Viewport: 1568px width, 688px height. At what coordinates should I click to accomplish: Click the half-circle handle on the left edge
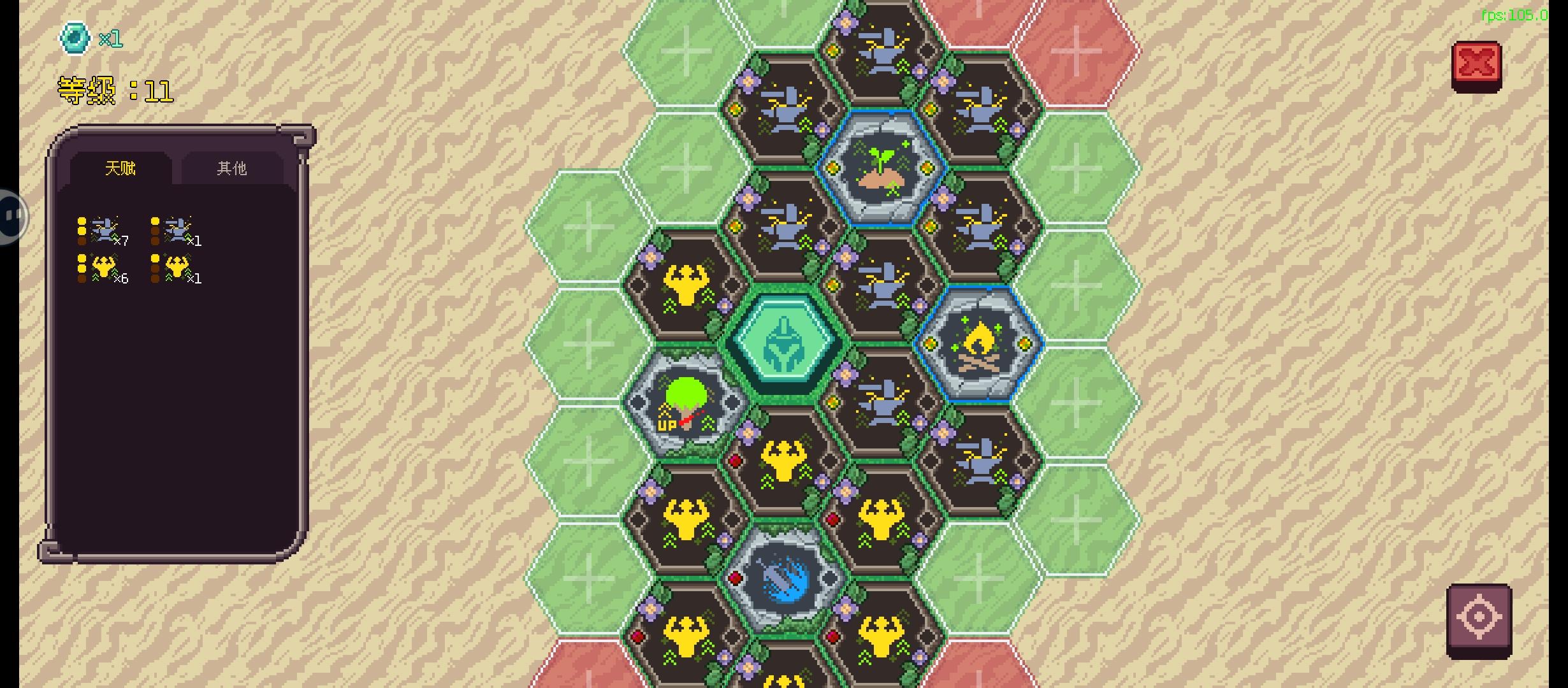[11, 215]
